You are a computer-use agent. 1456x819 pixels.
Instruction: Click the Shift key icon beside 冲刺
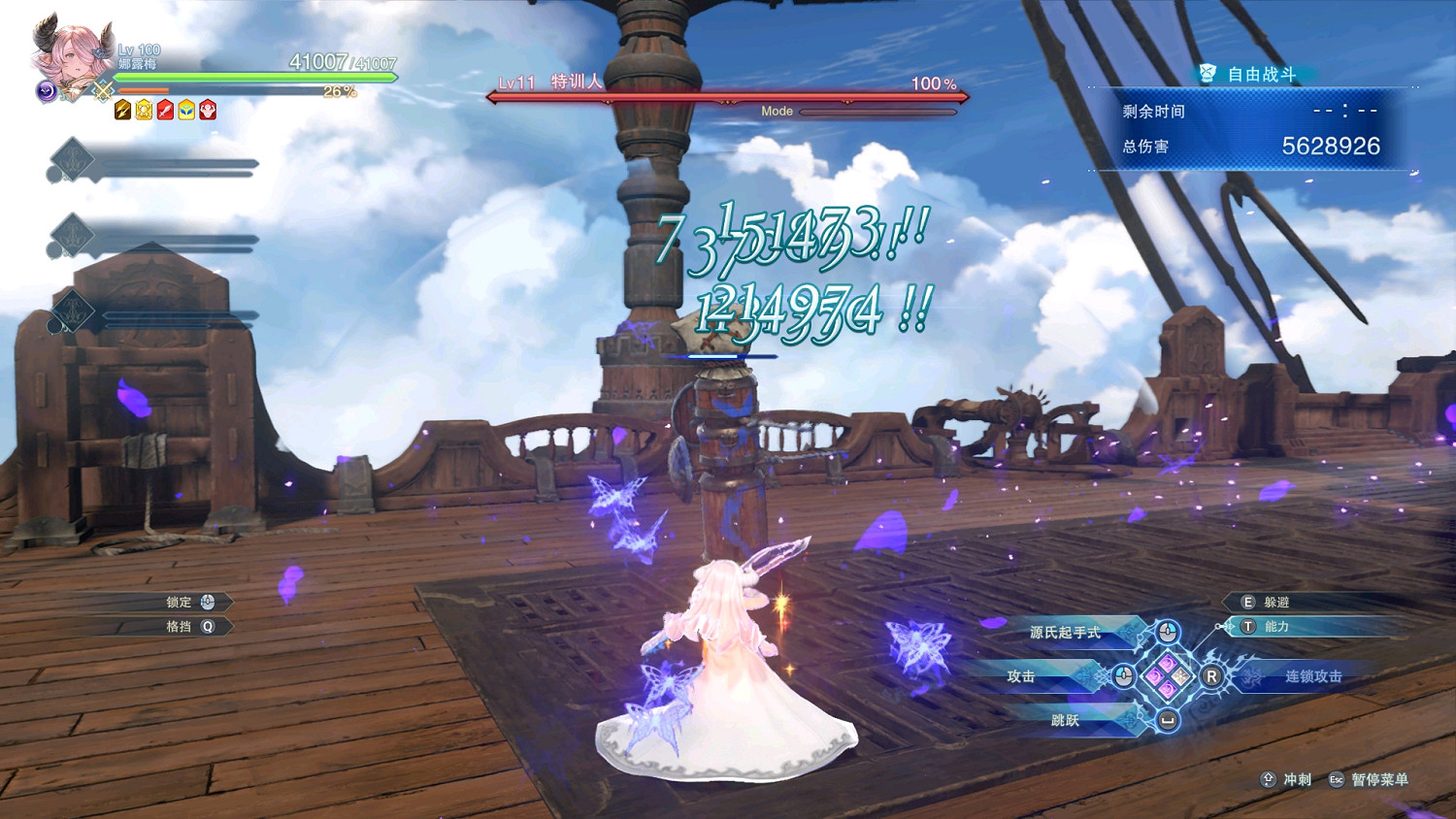pos(1269,780)
